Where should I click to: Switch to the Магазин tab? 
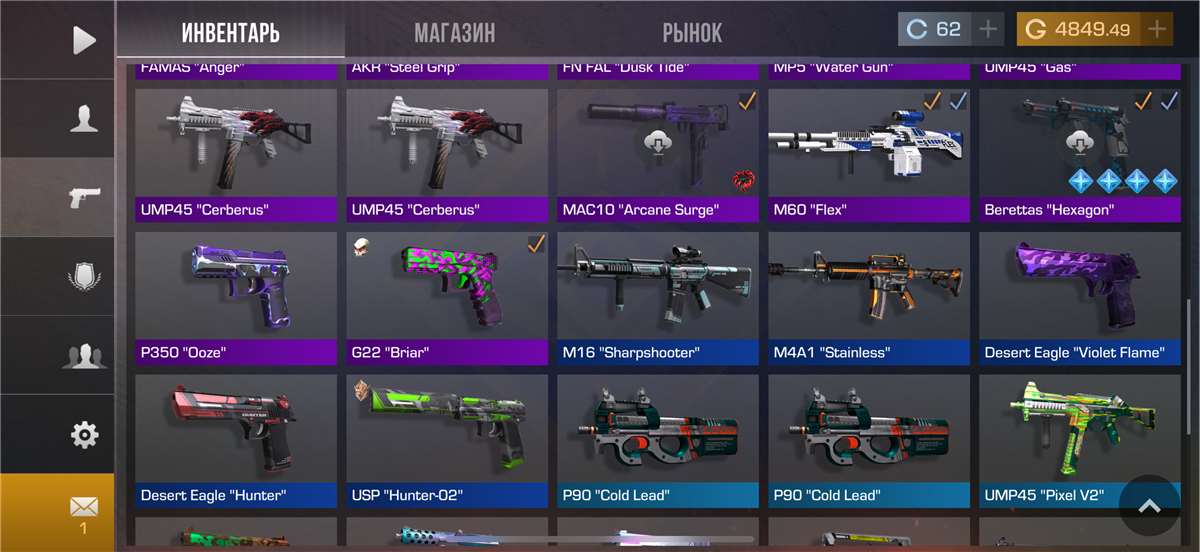pyautogui.click(x=454, y=33)
